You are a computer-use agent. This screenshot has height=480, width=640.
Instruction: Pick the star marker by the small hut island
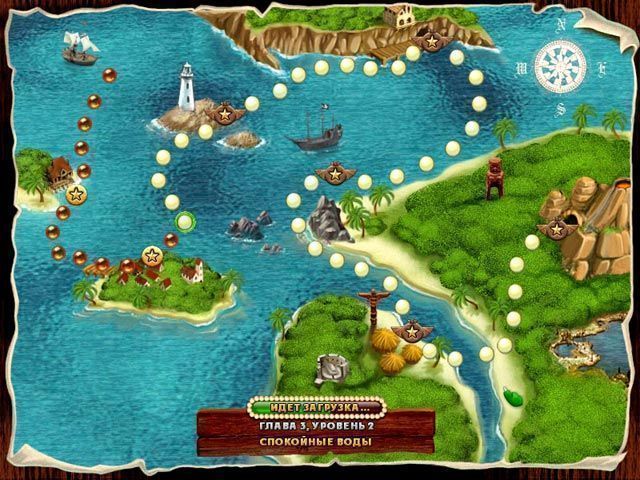coord(75,192)
